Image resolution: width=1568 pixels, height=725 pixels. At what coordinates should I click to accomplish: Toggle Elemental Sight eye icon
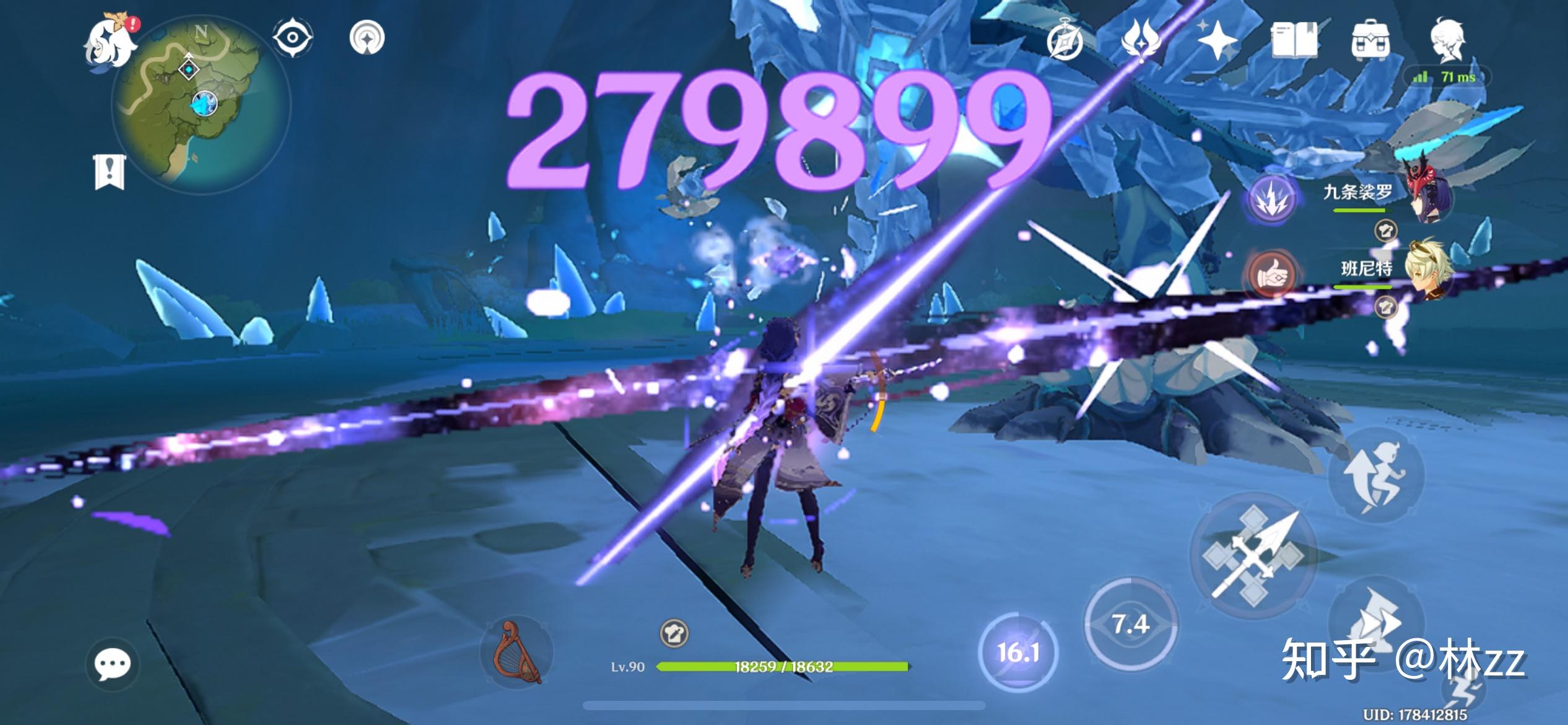pyautogui.click(x=292, y=38)
